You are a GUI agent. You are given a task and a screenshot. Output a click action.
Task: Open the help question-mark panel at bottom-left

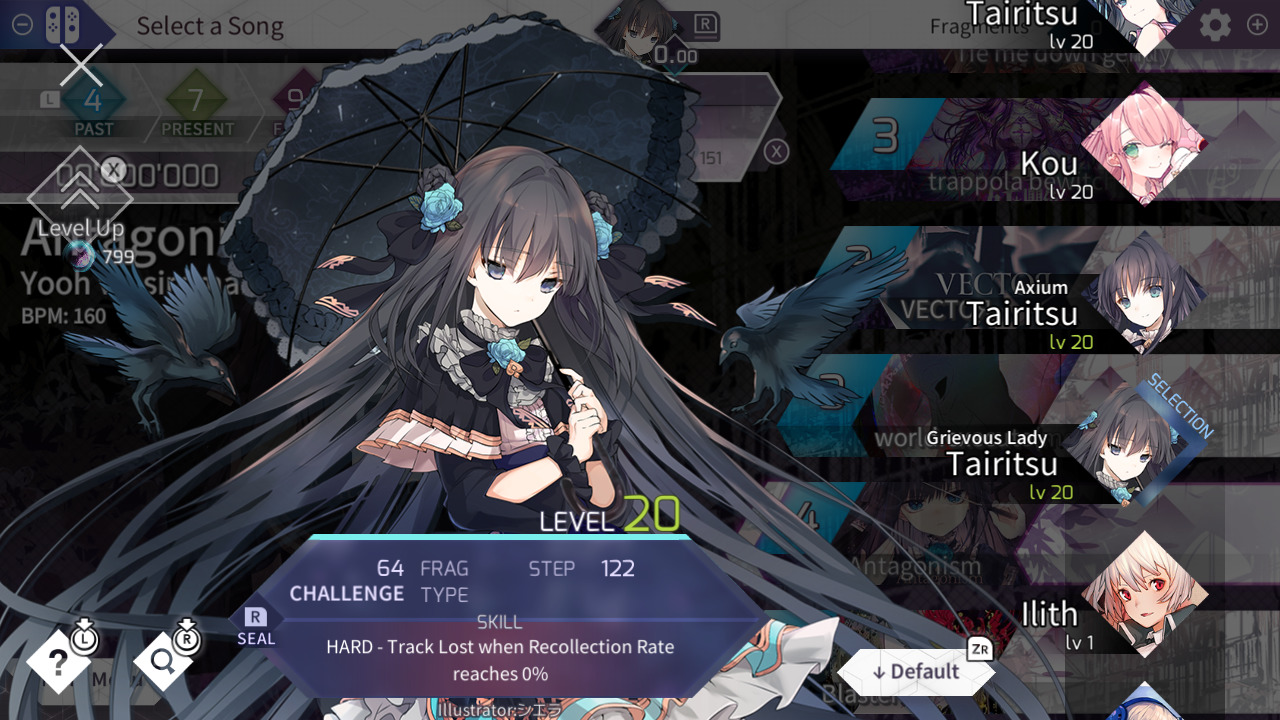tap(60, 662)
